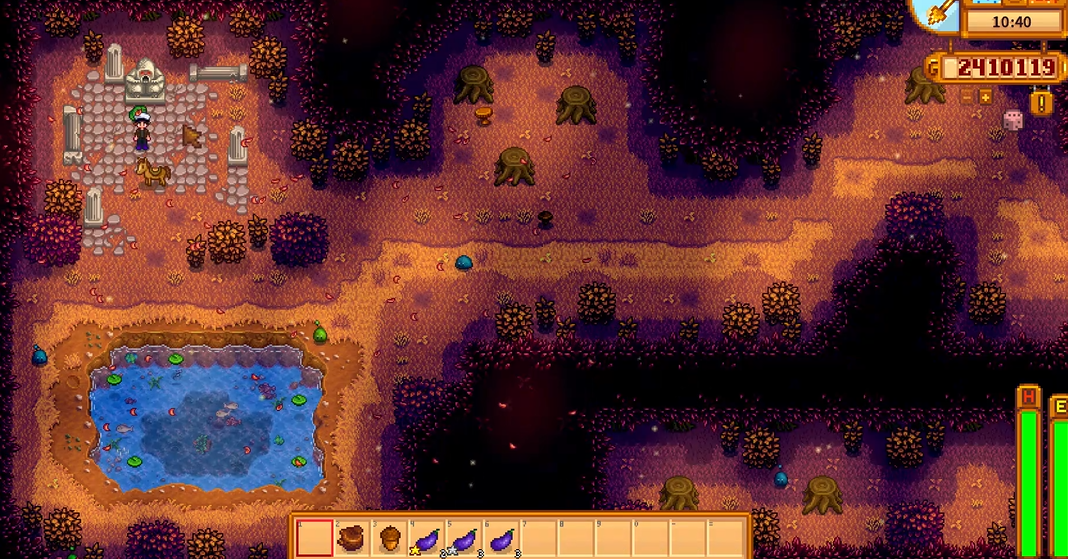Screen dimensions: 1068x559
Task: Click the zoom-out minus button
Action: [x=967, y=97]
